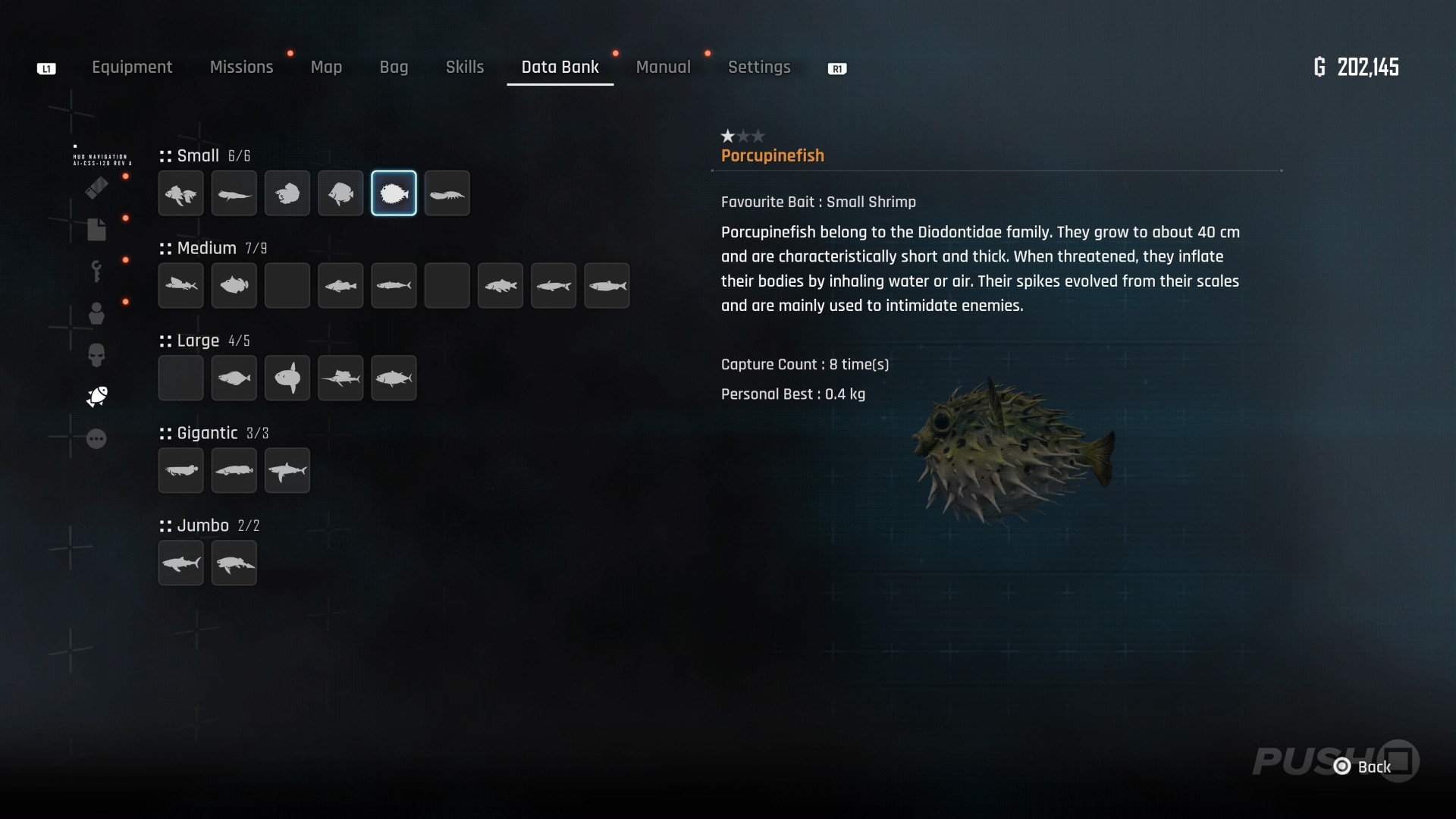The height and width of the screenshot is (819, 1456).
Task: Open the Missions tab
Action: pyautogui.click(x=241, y=67)
